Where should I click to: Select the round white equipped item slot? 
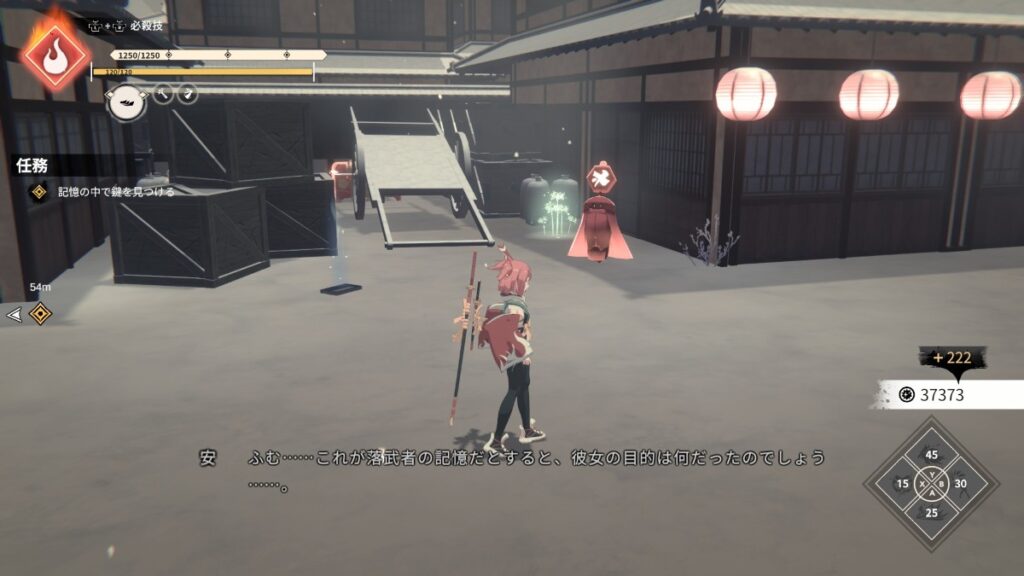(127, 101)
